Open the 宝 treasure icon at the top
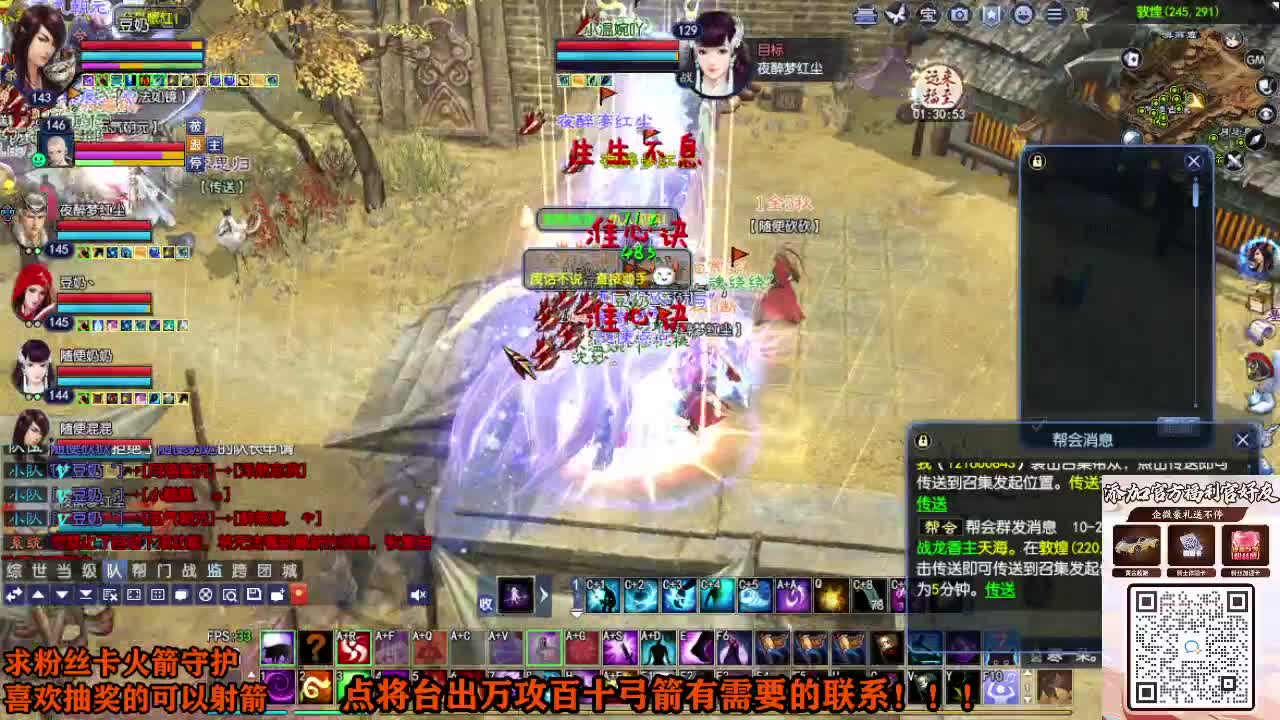The image size is (1280, 720). (928, 14)
